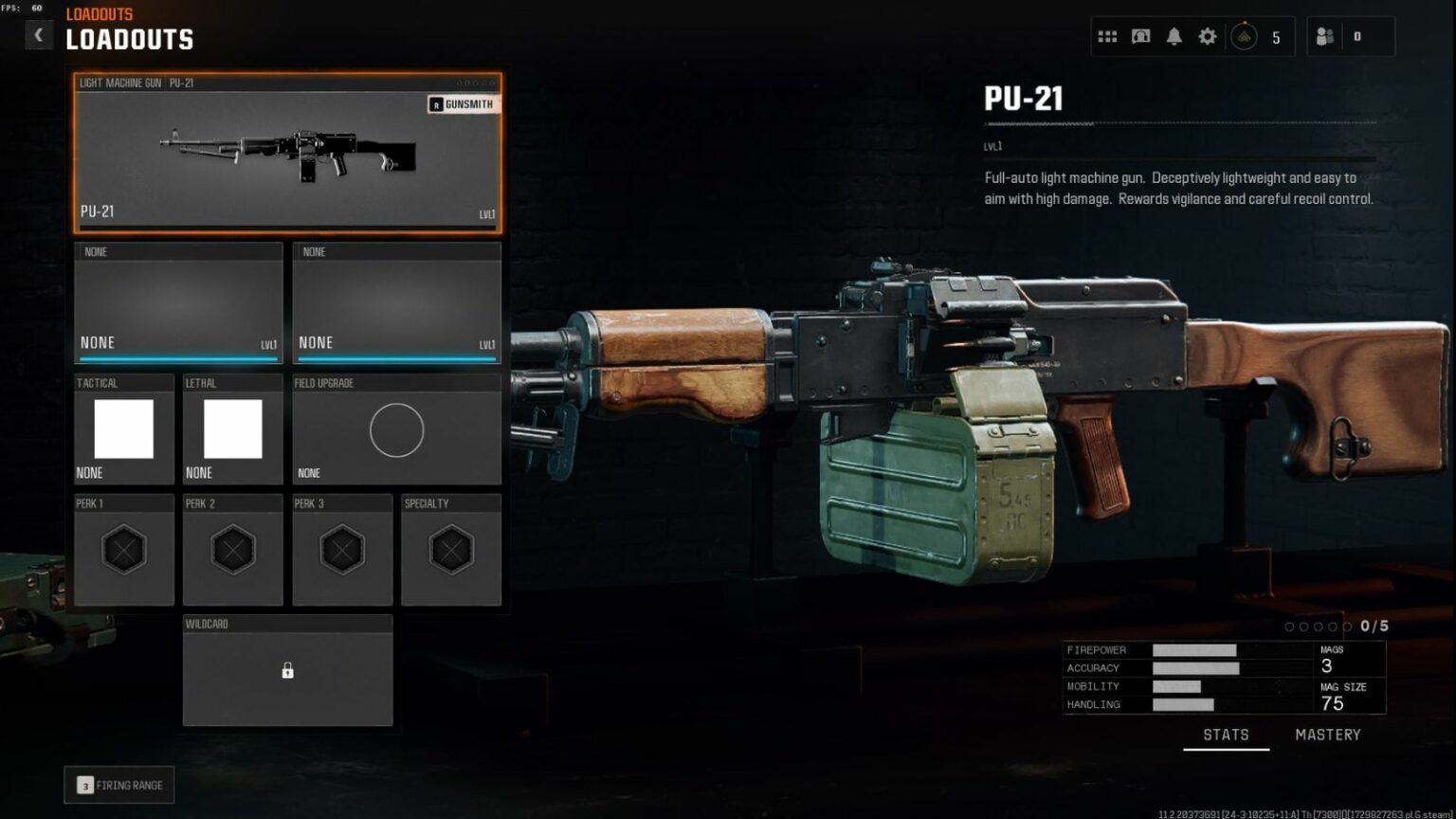Switch to the Mastery tab

1327,734
